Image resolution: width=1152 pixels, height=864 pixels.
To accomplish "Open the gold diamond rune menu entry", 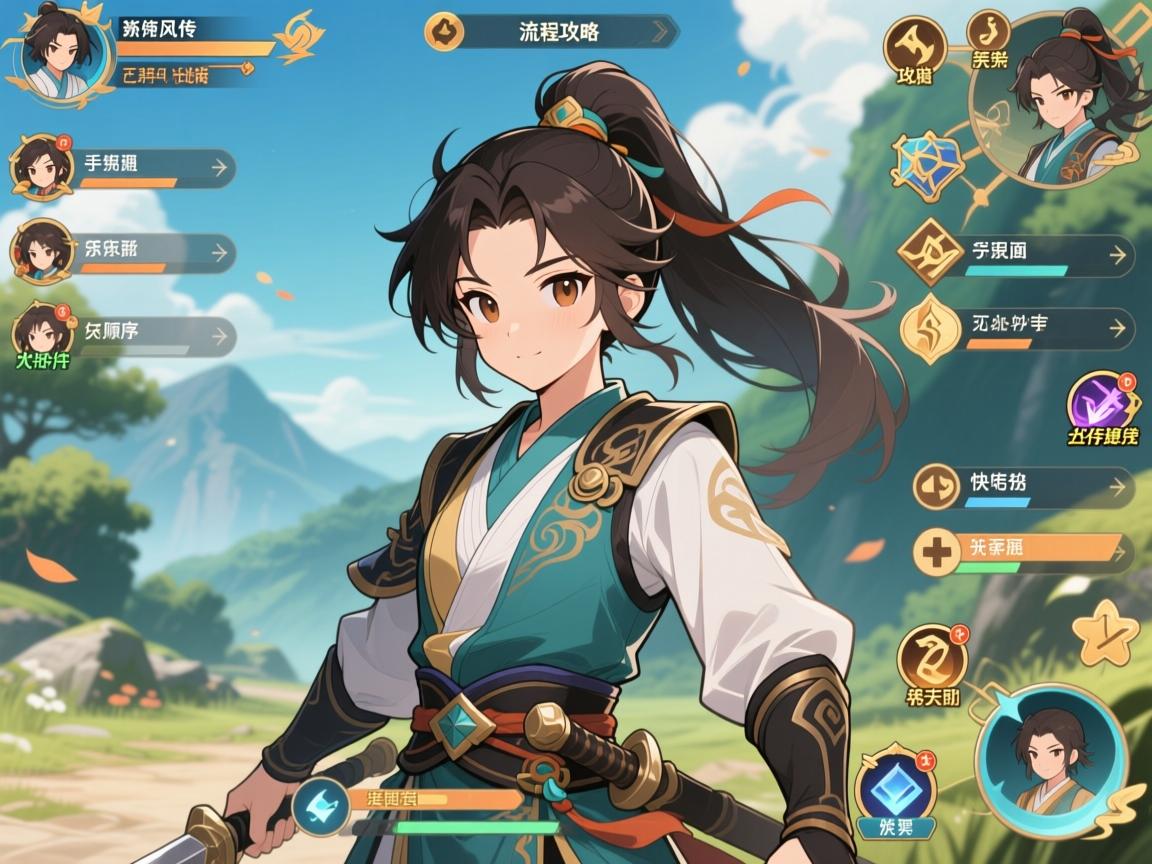I will pyautogui.click(x=1015, y=255).
